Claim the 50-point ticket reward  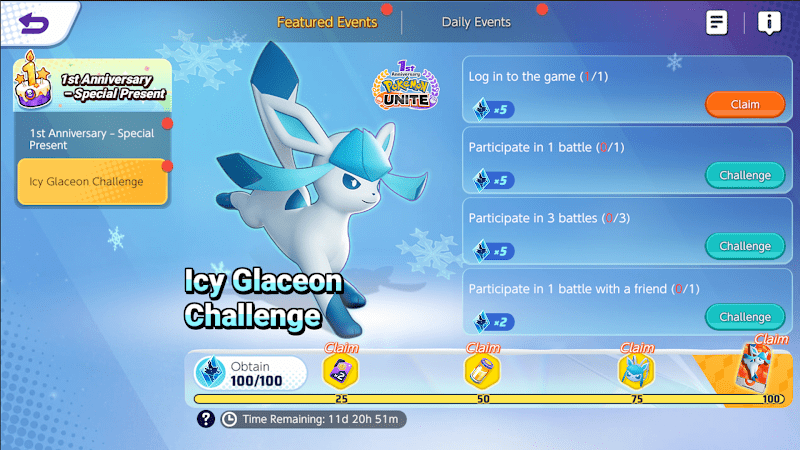482,371
